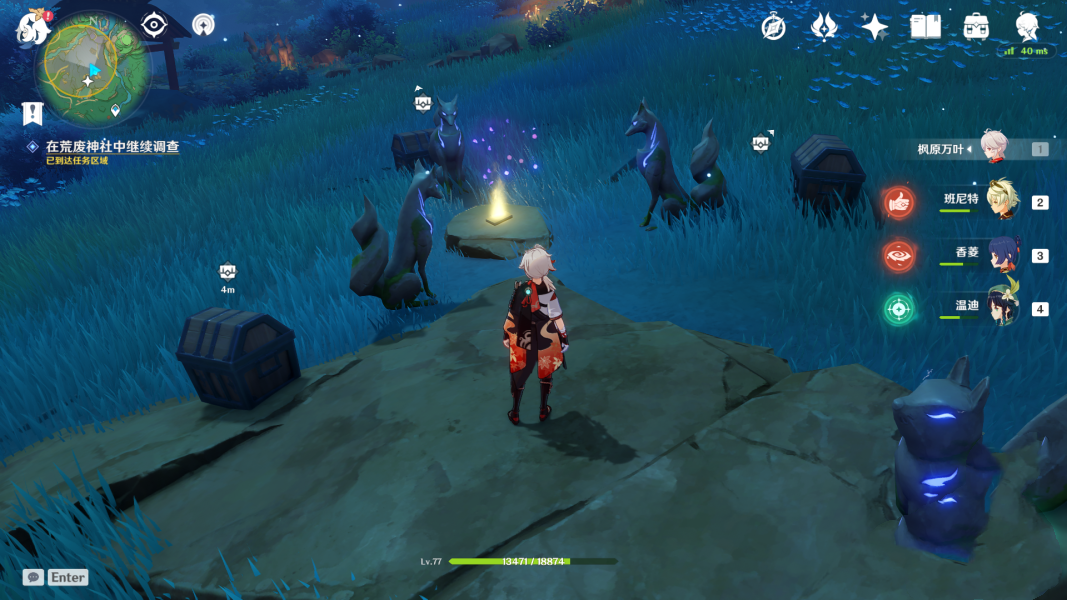
Task: Open the character screen head icon
Action: pyautogui.click(x=1027, y=27)
